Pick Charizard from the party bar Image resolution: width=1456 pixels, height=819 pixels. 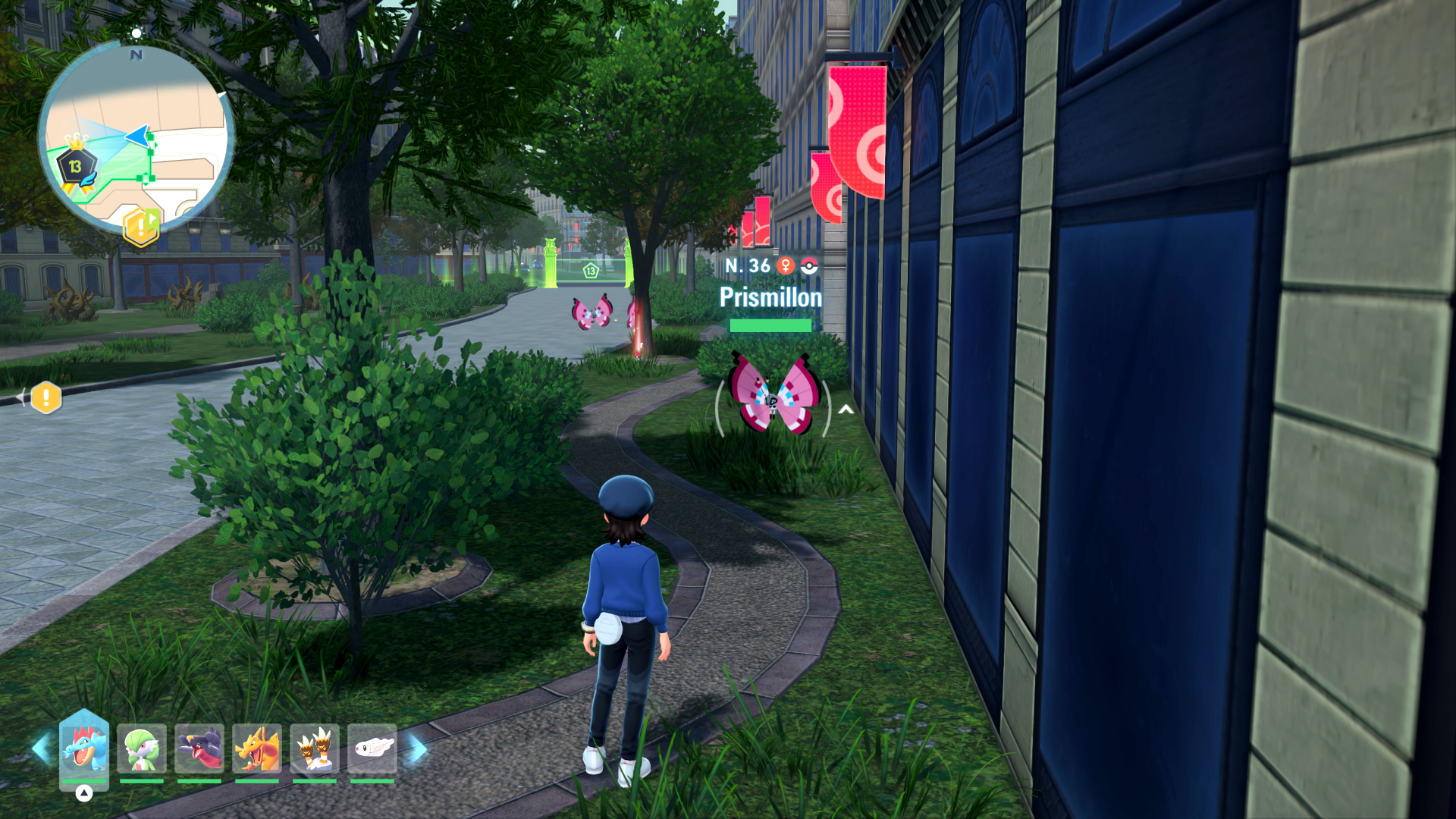tap(257, 748)
